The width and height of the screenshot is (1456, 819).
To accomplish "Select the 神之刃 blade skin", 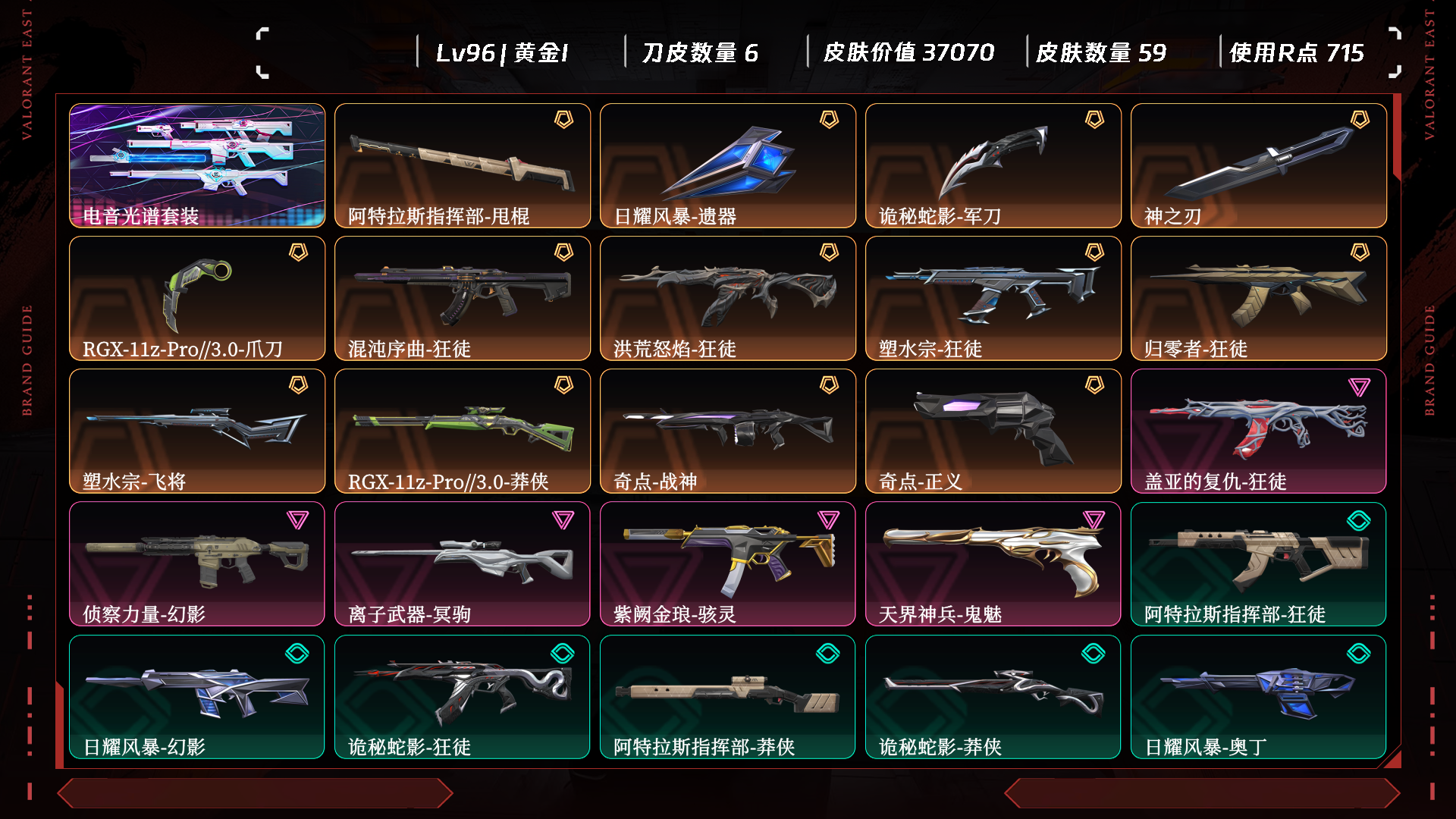I will 1259,165.
